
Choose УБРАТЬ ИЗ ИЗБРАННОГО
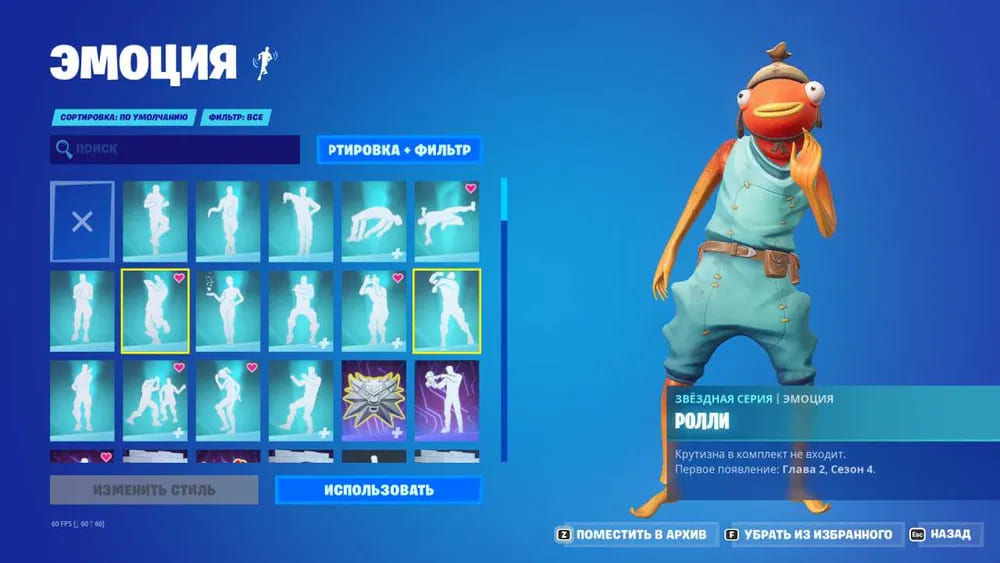pyautogui.click(x=814, y=535)
